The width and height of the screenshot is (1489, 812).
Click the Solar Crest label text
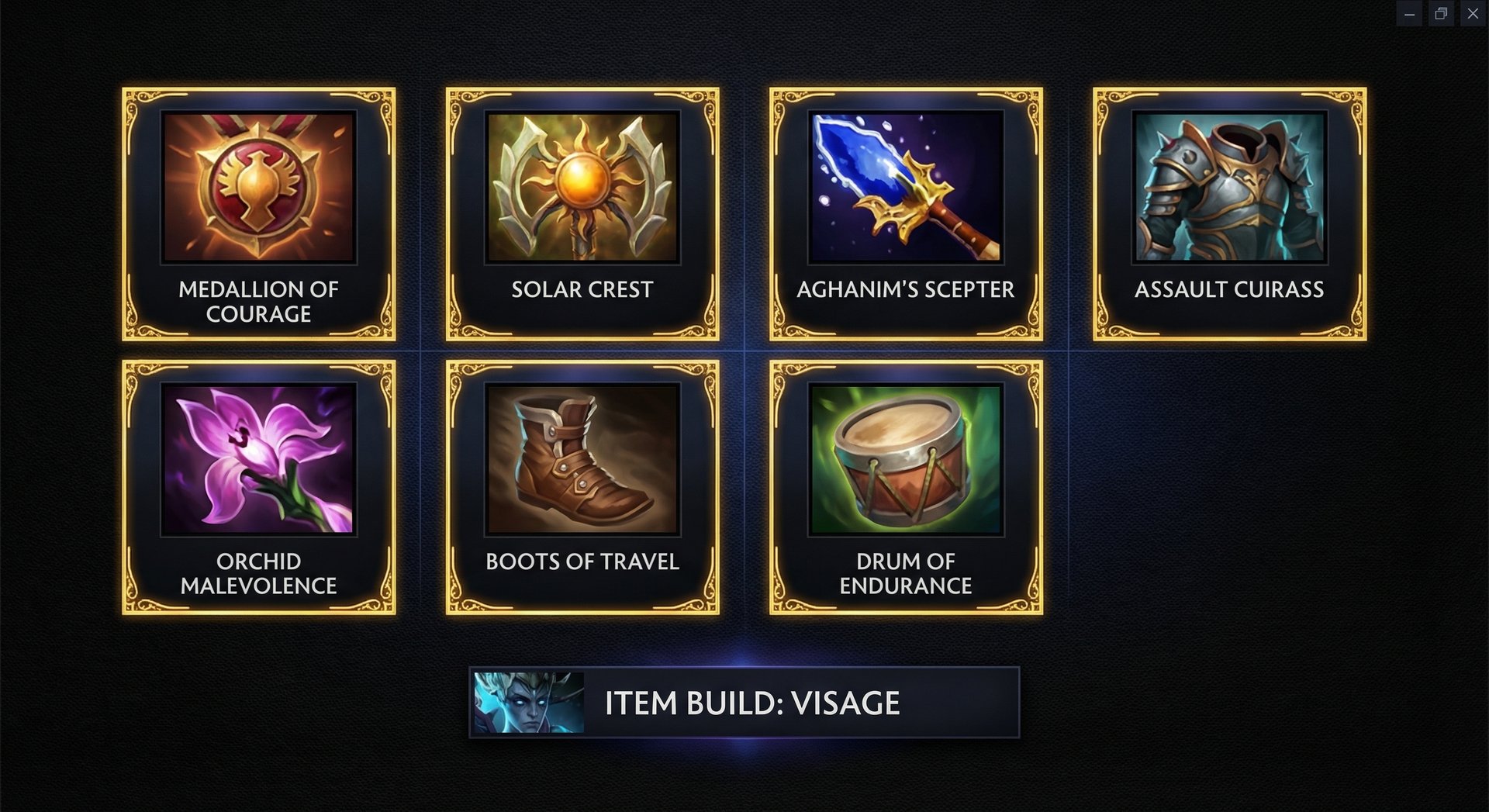[582, 290]
